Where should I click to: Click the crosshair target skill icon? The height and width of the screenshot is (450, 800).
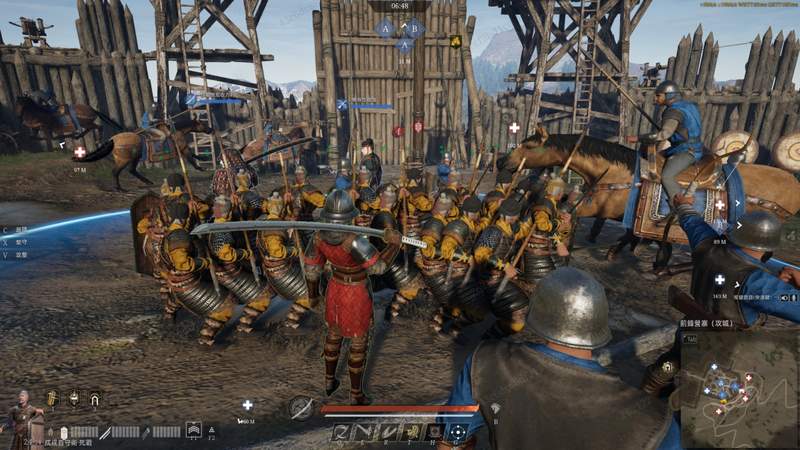456,432
